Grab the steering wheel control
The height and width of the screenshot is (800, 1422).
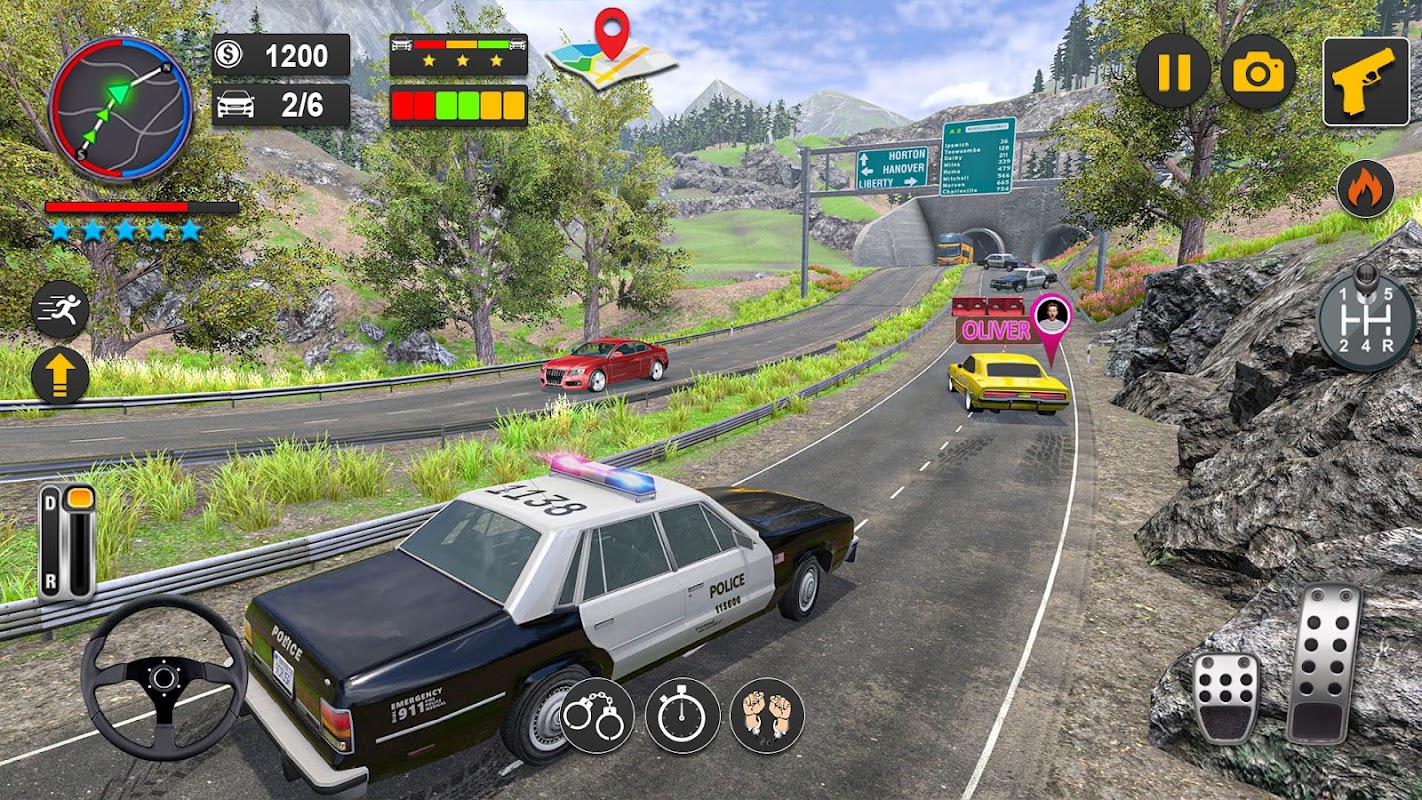point(163,677)
